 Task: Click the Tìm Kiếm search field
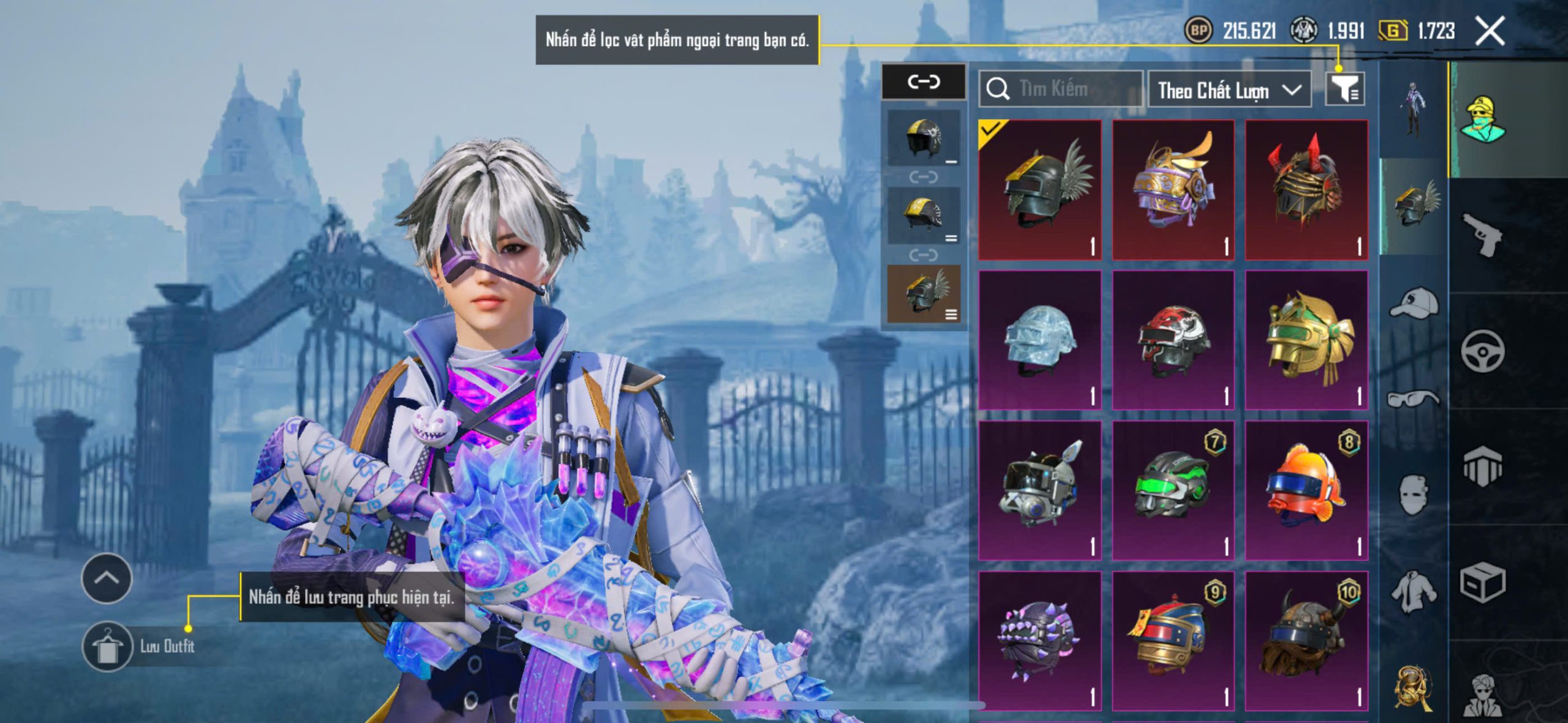[1061, 89]
